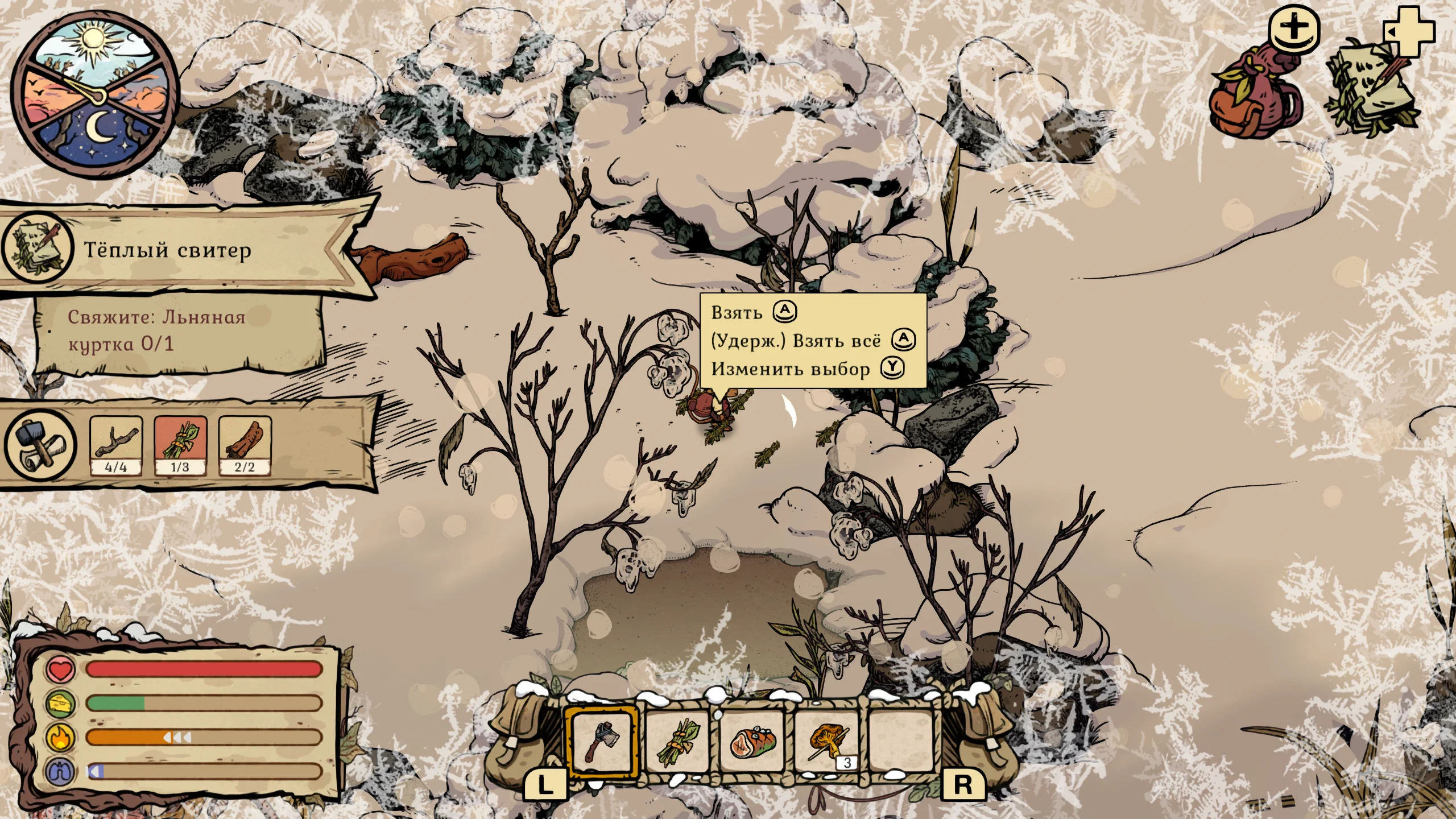Select the bark ingredient slot 2/2
The width and height of the screenshot is (1456, 819).
point(245,445)
